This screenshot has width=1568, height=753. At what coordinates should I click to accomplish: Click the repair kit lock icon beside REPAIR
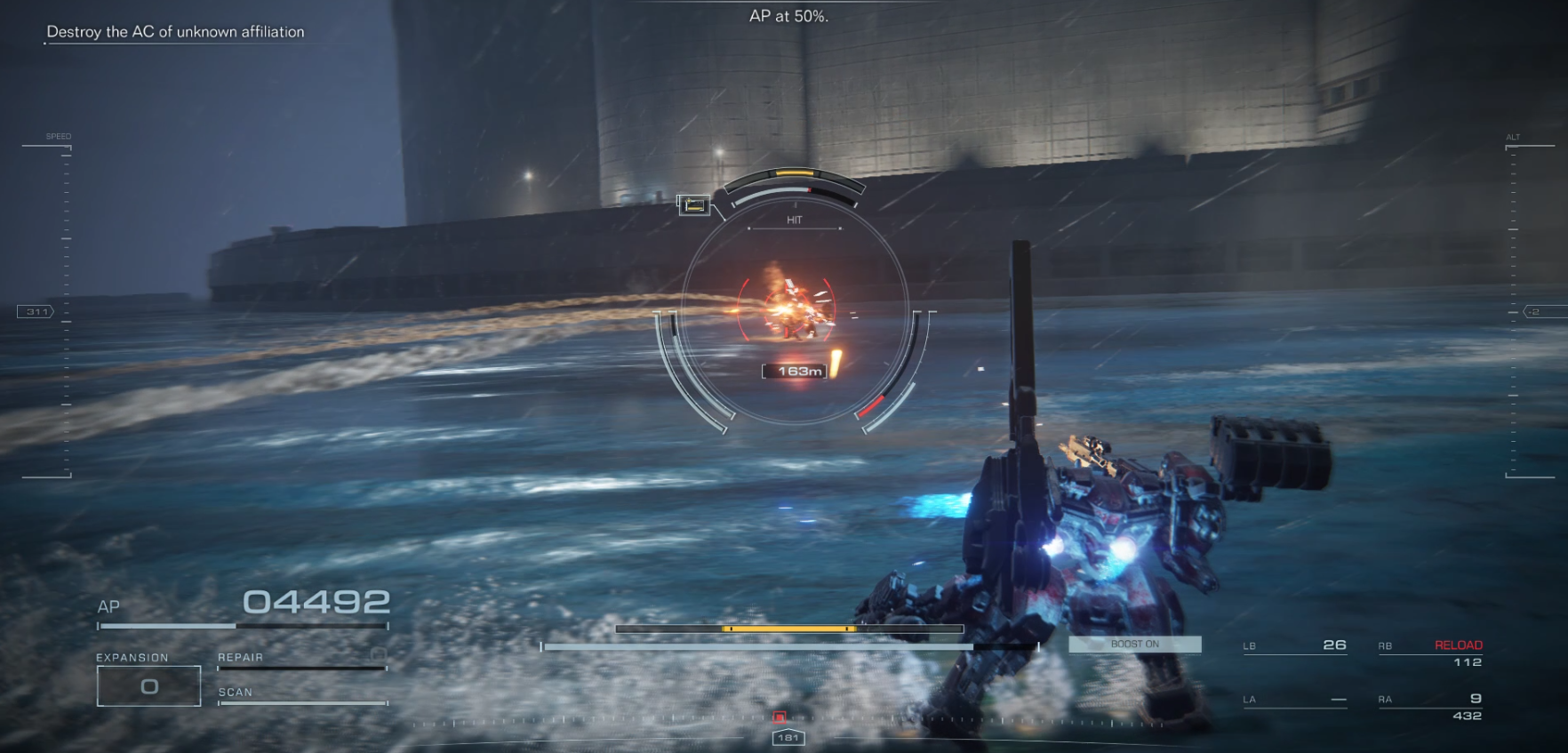380,655
